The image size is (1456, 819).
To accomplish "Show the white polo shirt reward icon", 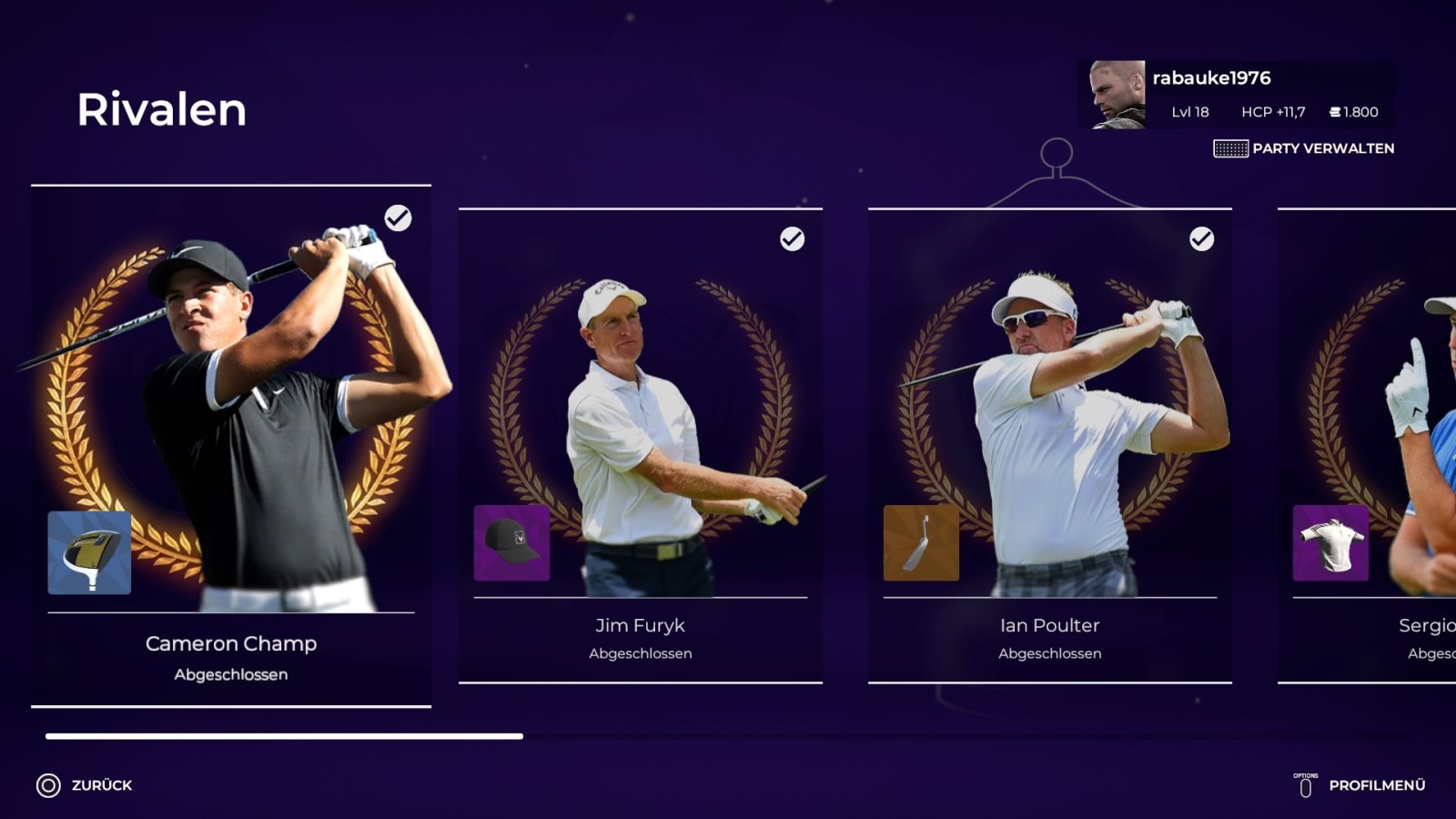I will pos(1330,543).
